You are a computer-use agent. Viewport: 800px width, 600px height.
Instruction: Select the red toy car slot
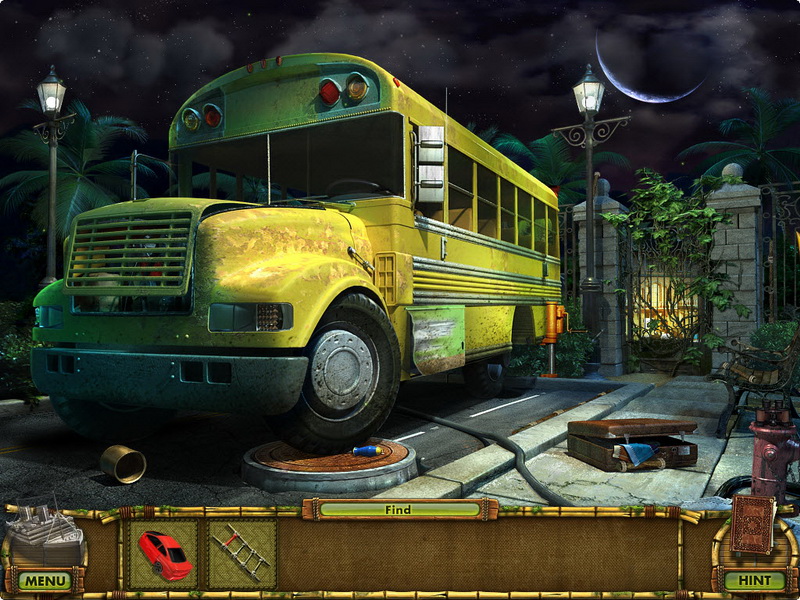point(164,552)
